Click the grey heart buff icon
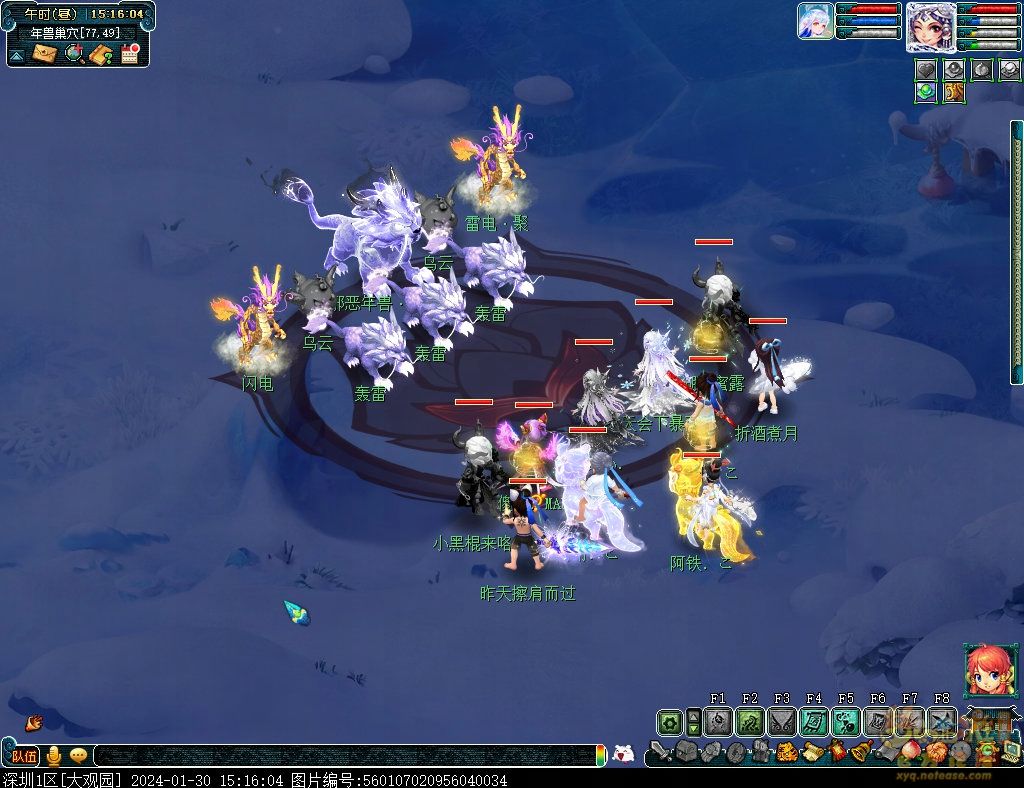1024x788 pixels. pyautogui.click(x=926, y=69)
